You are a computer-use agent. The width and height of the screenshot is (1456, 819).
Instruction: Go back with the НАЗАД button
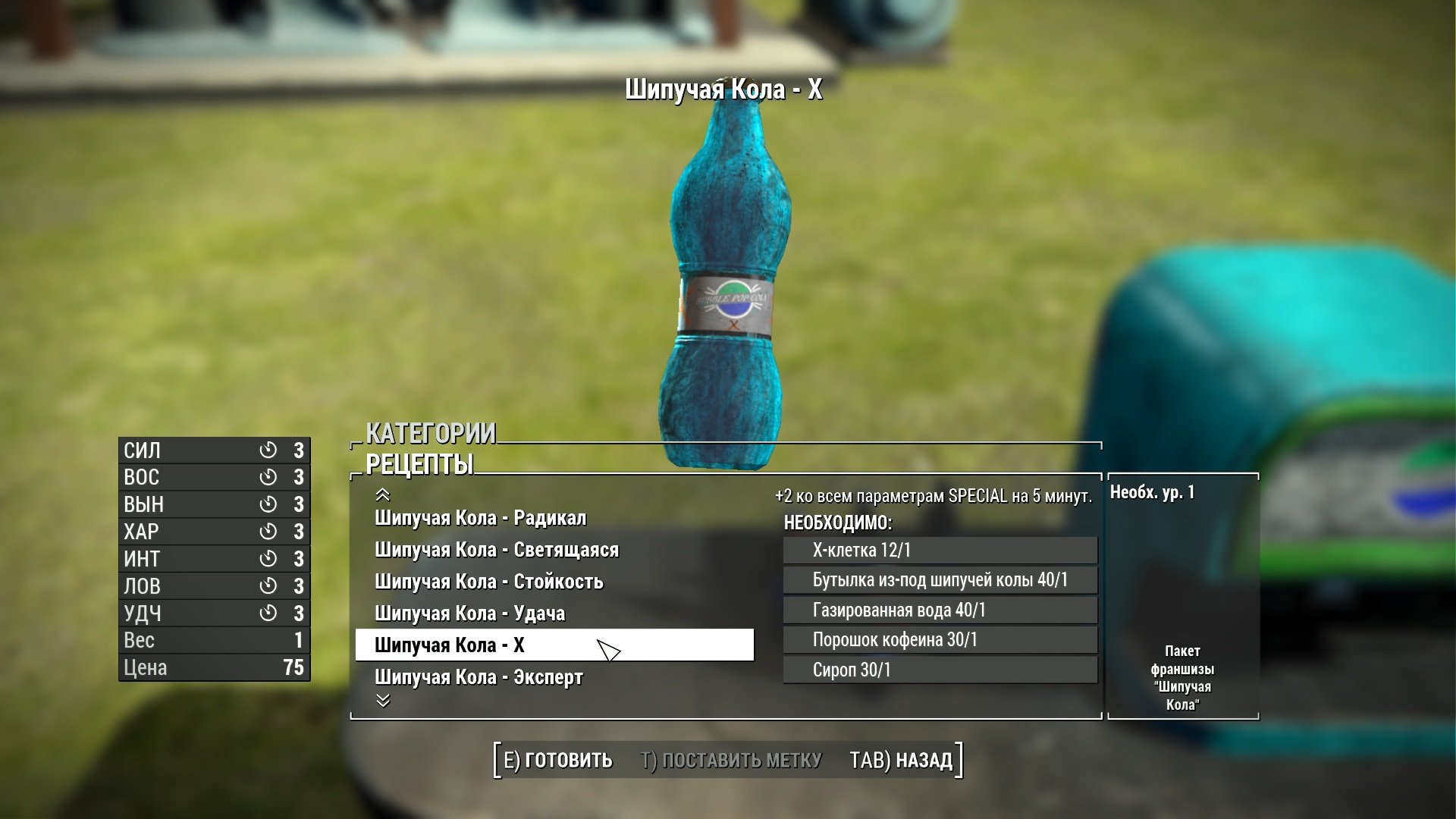pos(901,761)
